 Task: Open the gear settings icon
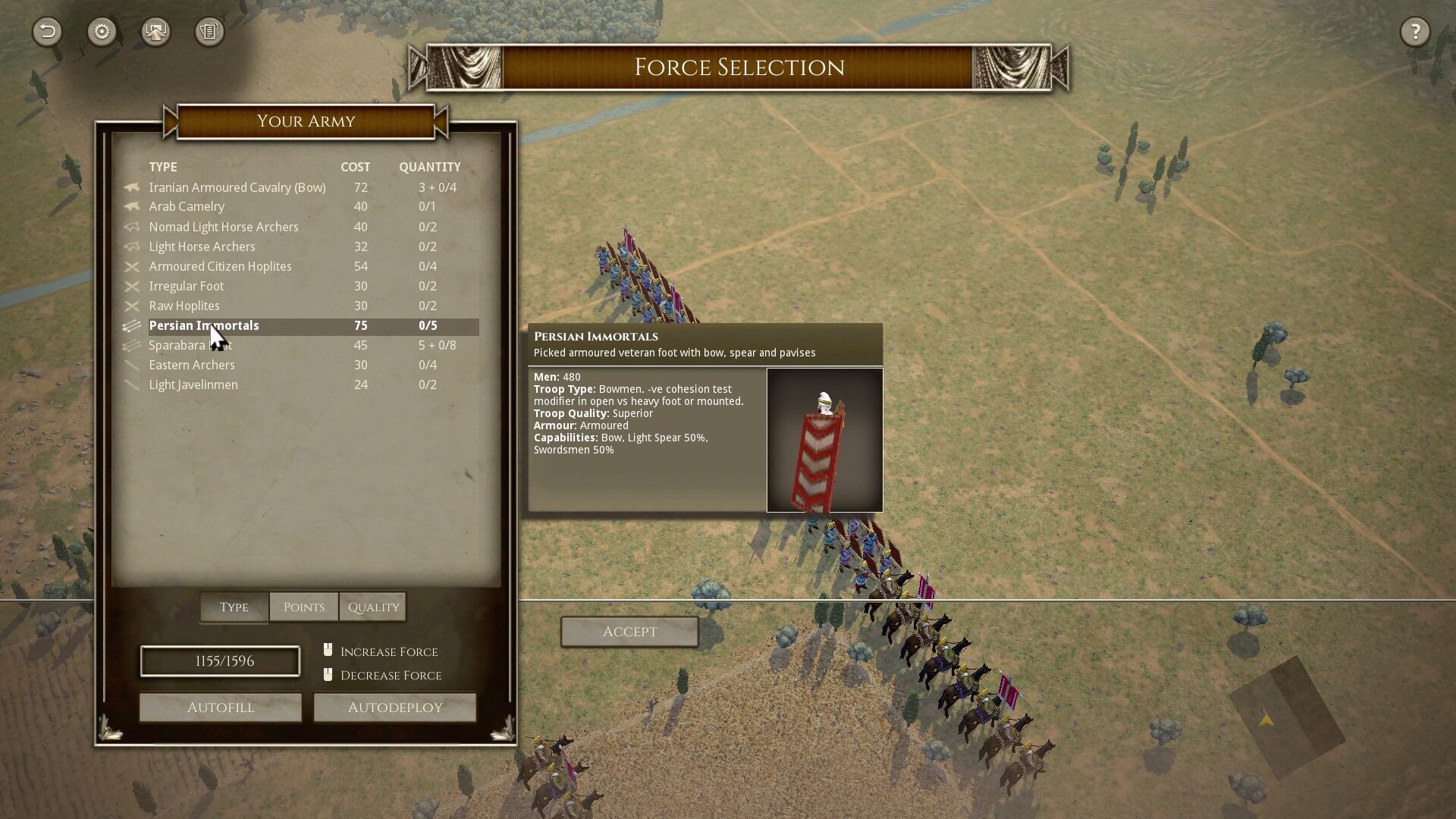[102, 32]
